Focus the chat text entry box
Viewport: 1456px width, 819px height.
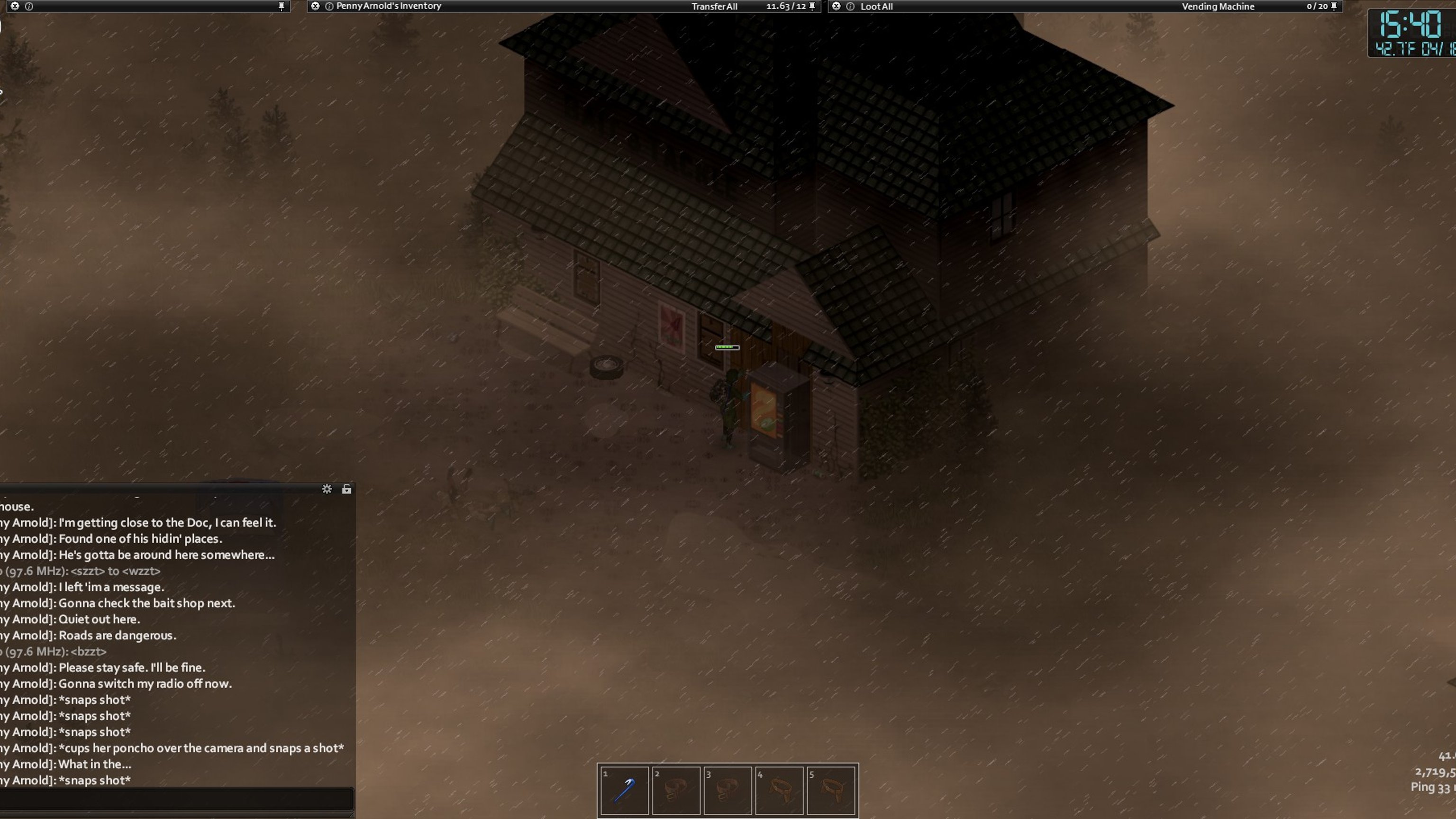tap(176, 799)
